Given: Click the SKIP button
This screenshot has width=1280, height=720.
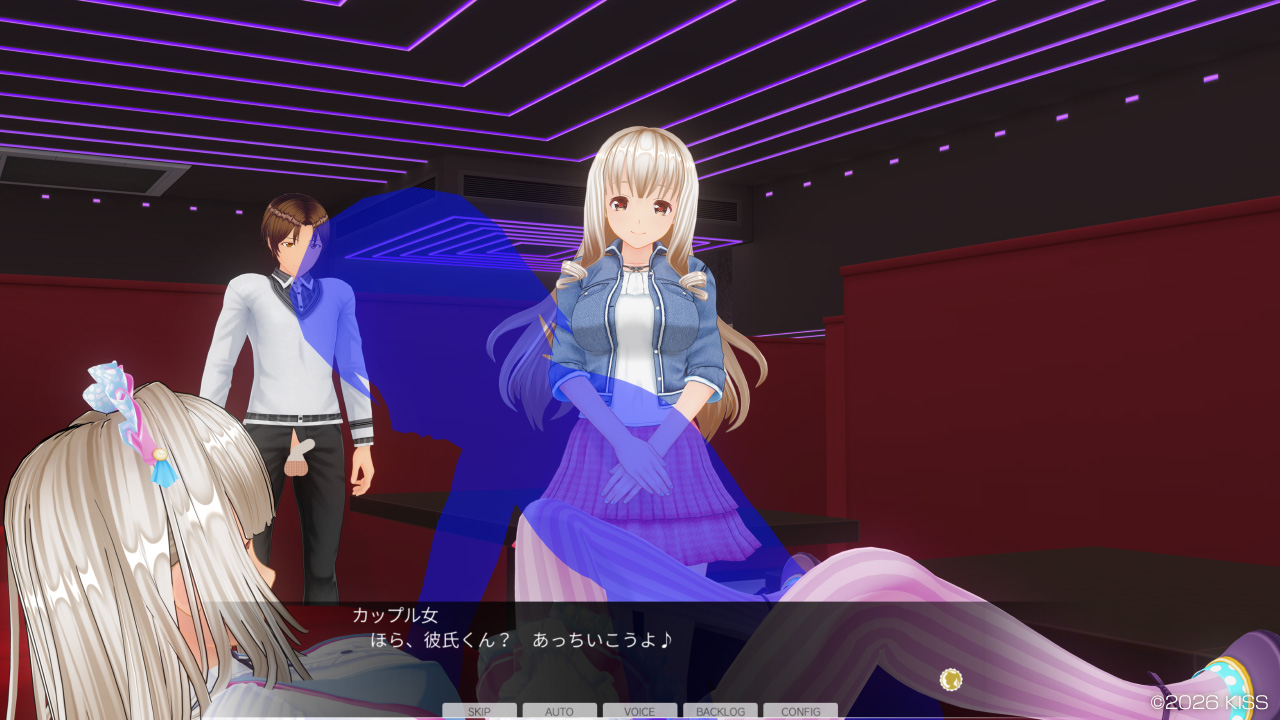Looking at the screenshot, I should click(479, 711).
